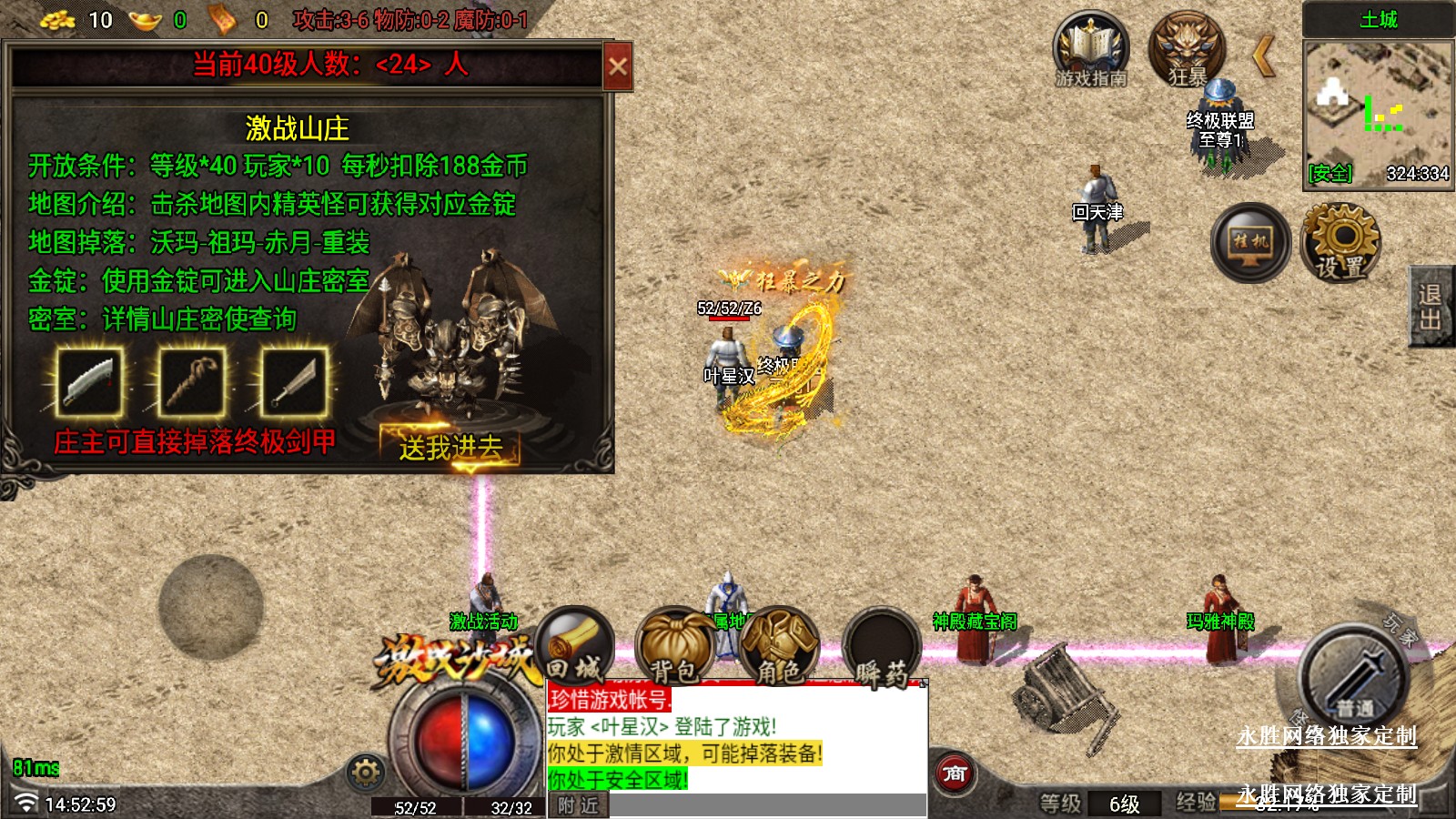Open the round red 商 shop button

click(955, 773)
